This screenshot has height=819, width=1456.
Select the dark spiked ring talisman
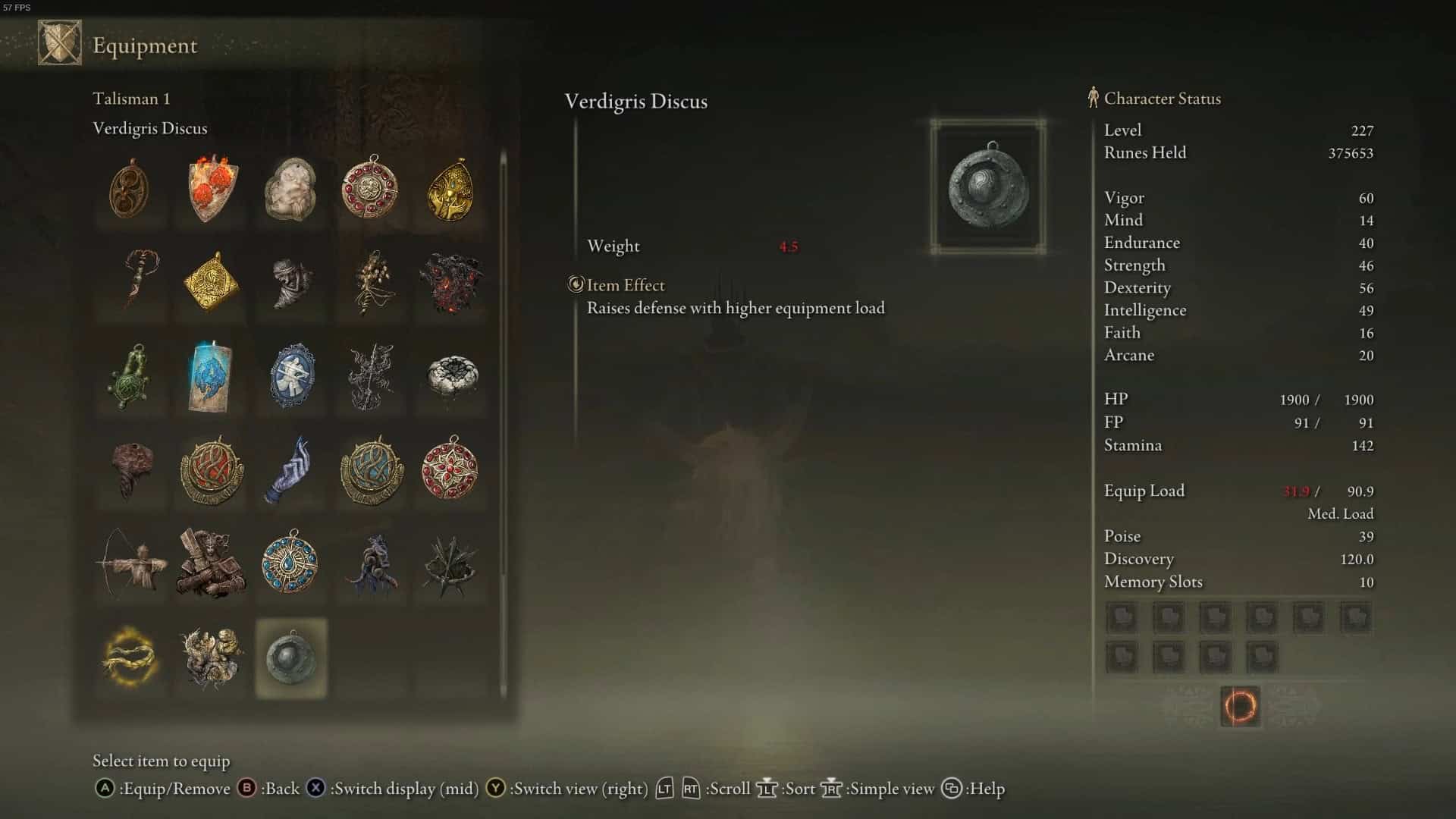[x=450, y=563]
